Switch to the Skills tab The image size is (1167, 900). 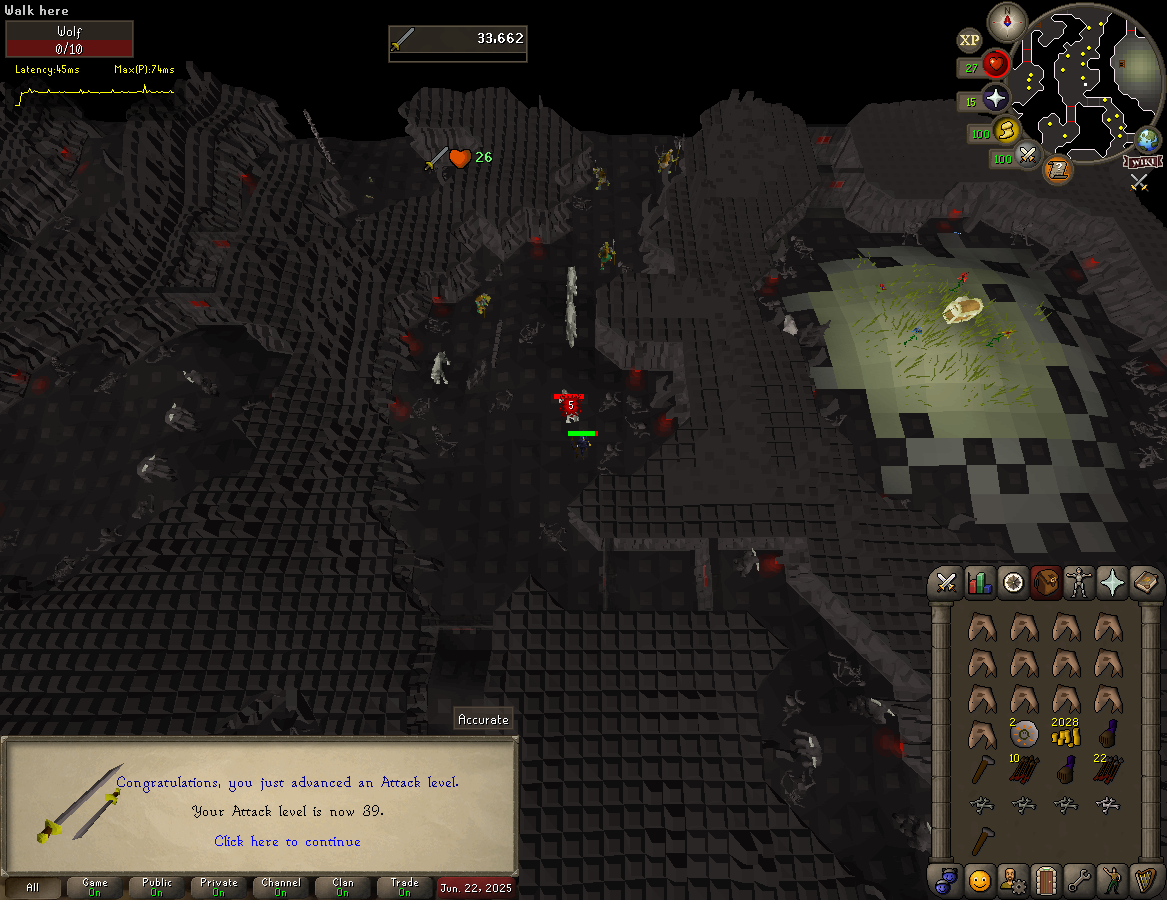[x=980, y=583]
